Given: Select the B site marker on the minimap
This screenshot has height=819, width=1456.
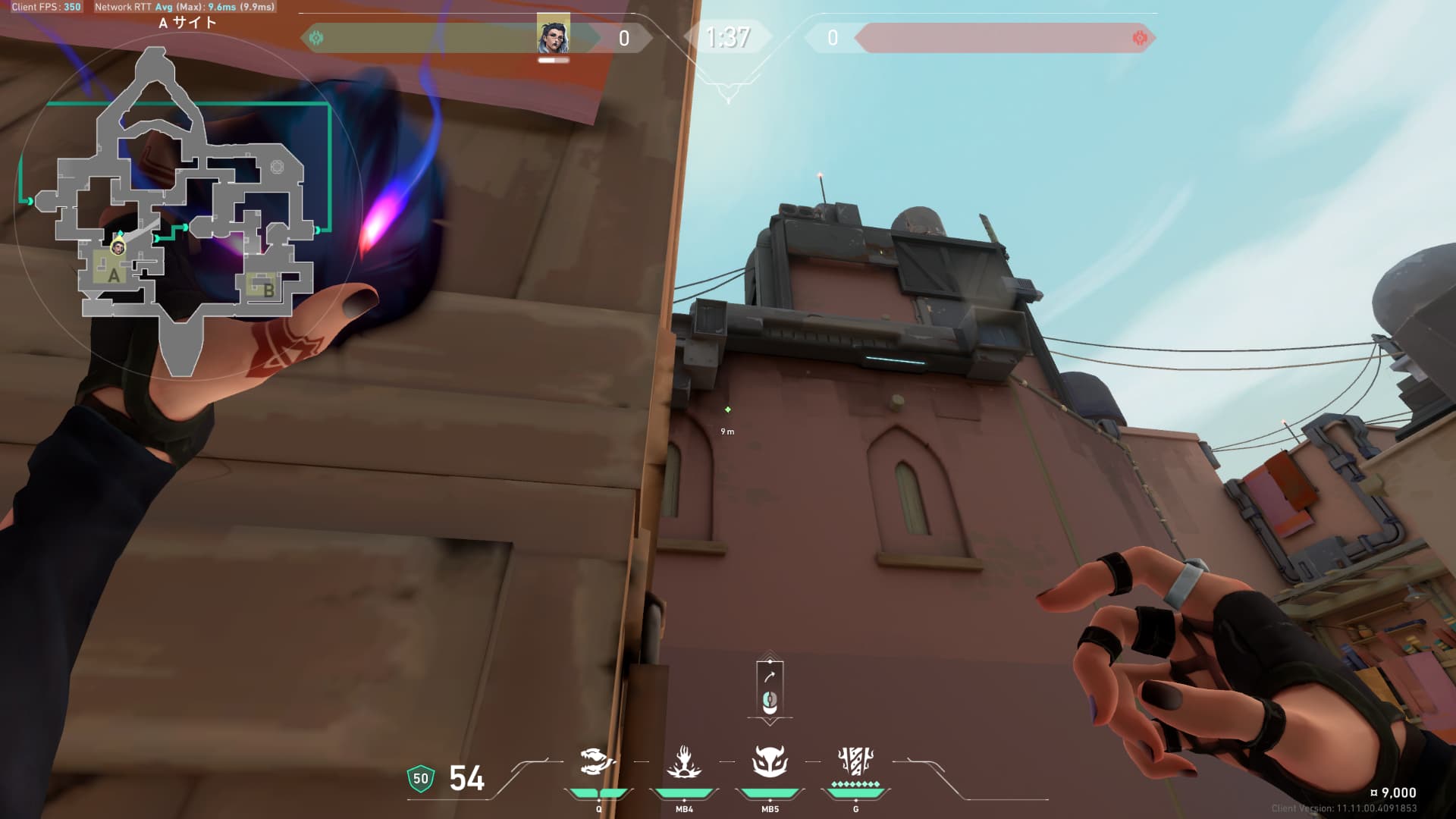Looking at the screenshot, I should coord(268,289).
